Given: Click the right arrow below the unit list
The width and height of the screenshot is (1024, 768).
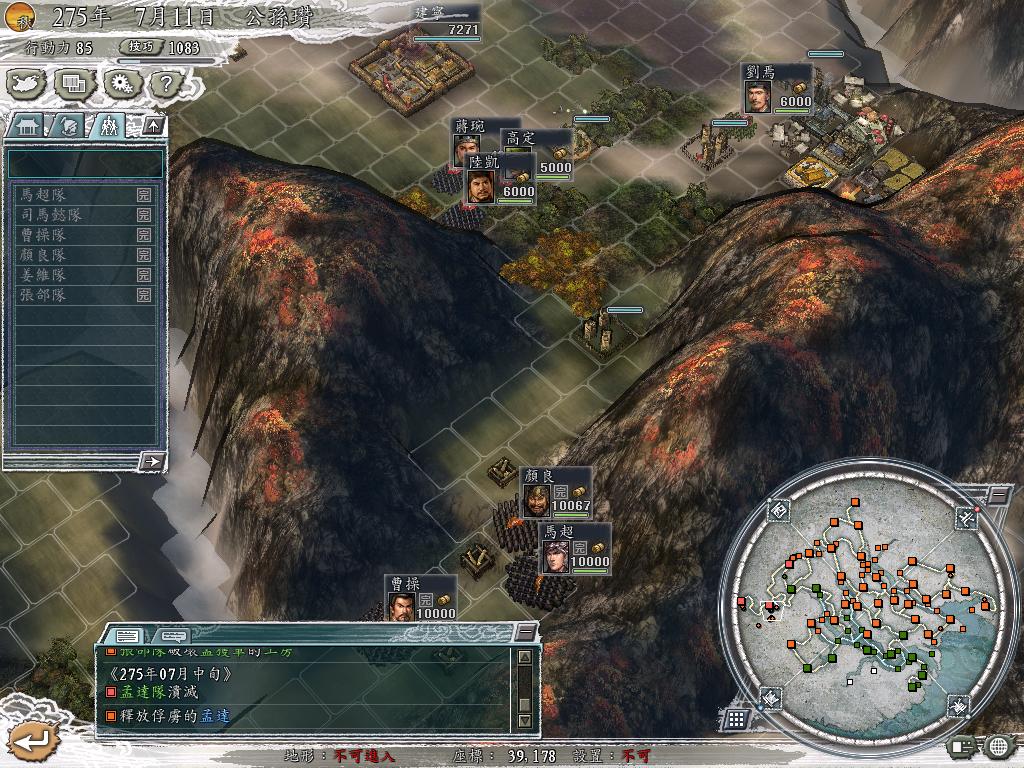Looking at the screenshot, I should [x=152, y=461].
